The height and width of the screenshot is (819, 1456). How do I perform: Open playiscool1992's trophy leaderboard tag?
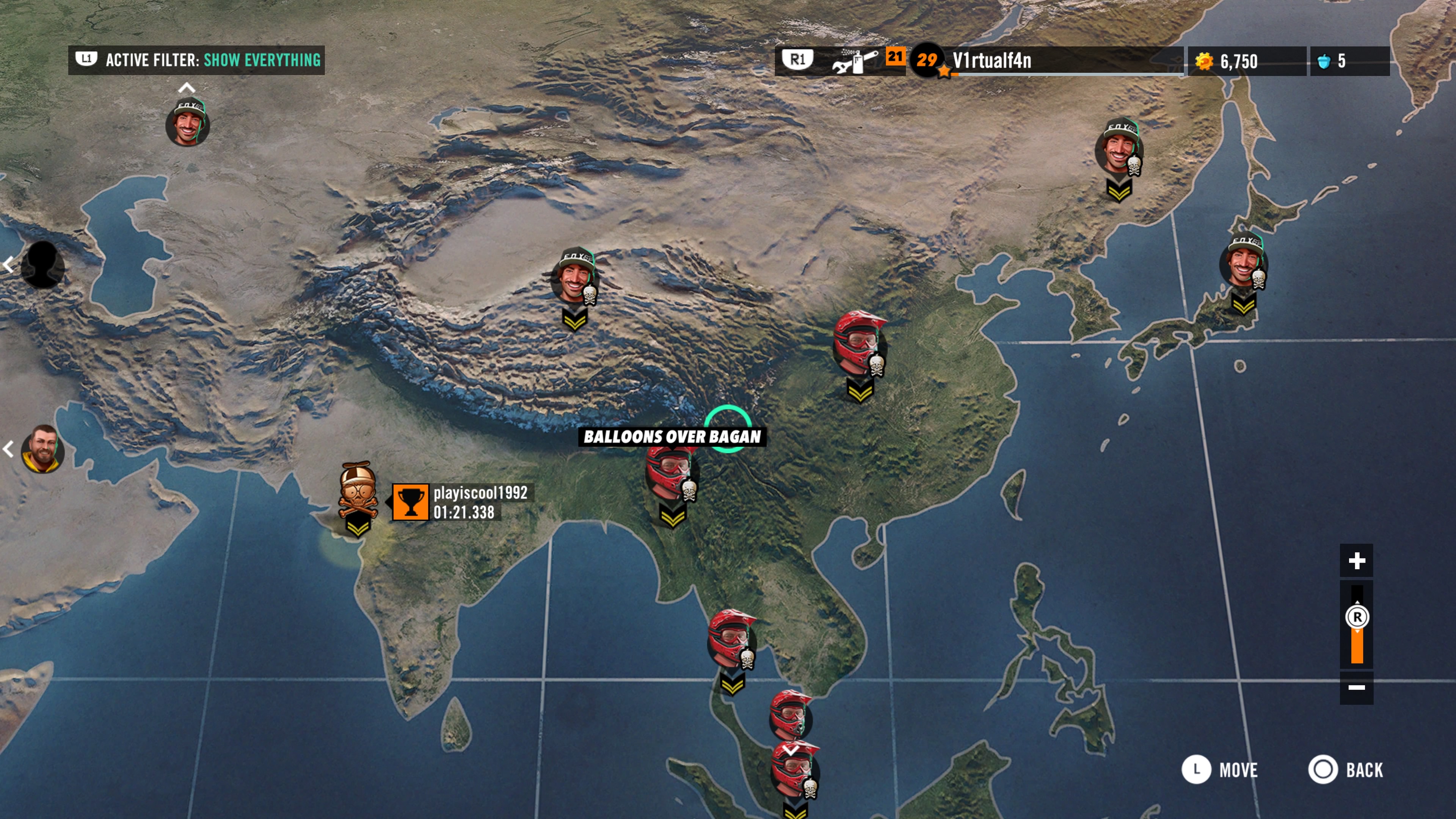[461, 502]
